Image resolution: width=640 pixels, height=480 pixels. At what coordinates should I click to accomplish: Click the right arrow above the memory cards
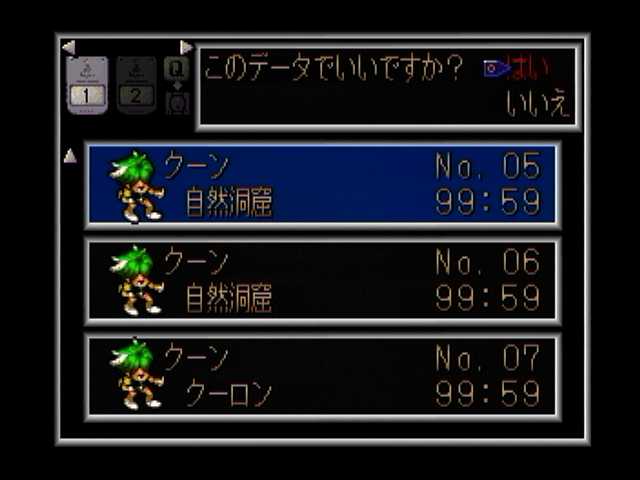tap(186, 46)
